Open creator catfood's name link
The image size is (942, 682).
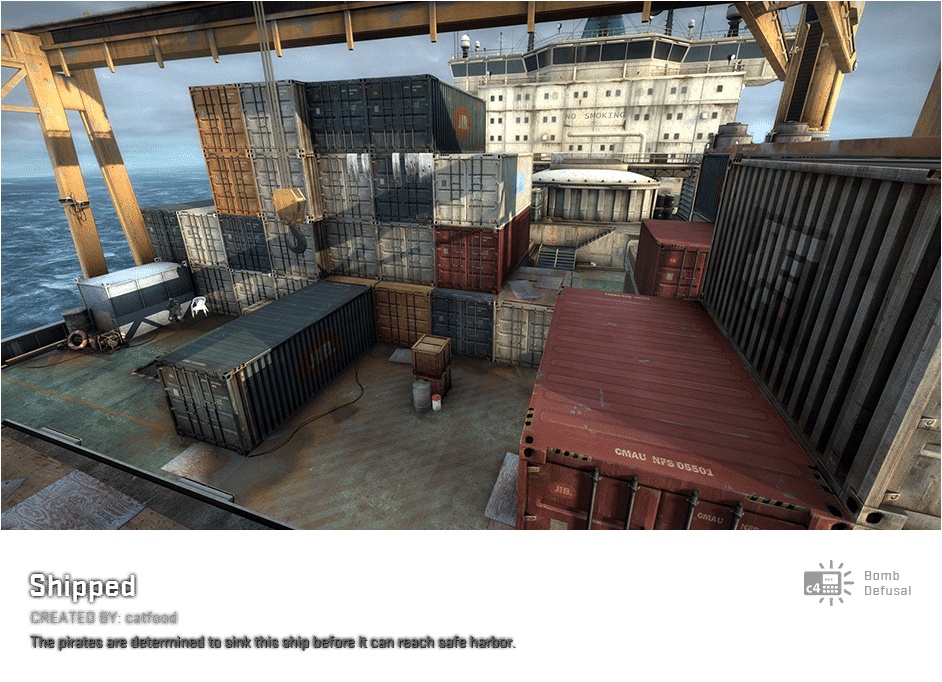151,618
